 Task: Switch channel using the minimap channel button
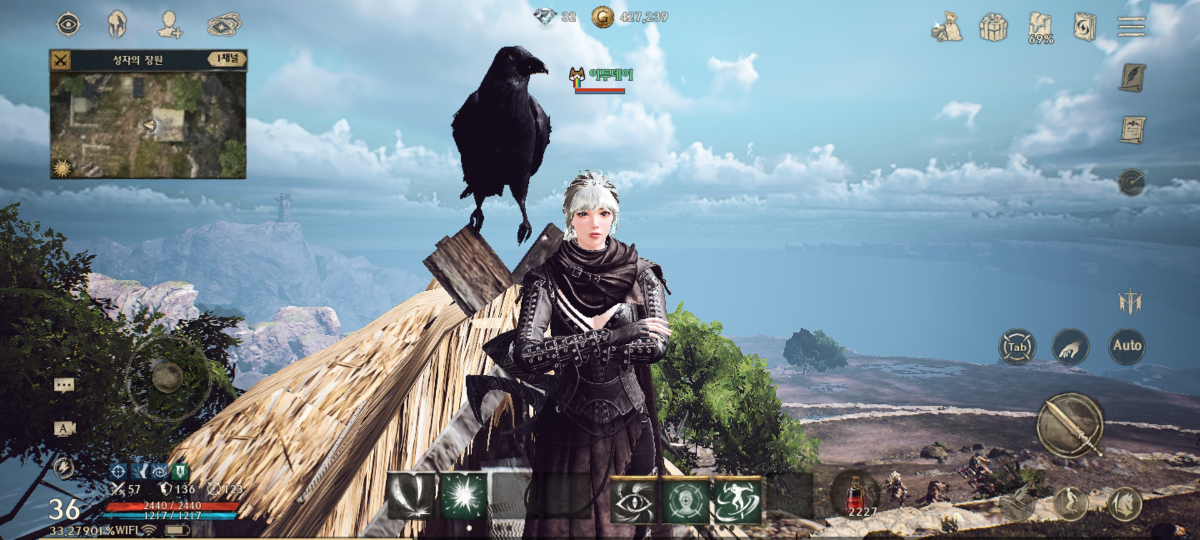point(226,60)
